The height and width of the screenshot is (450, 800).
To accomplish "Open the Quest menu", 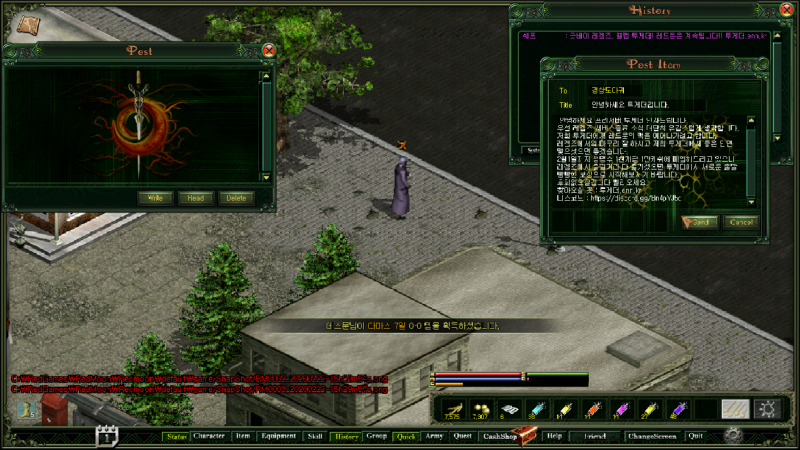I will click(463, 436).
